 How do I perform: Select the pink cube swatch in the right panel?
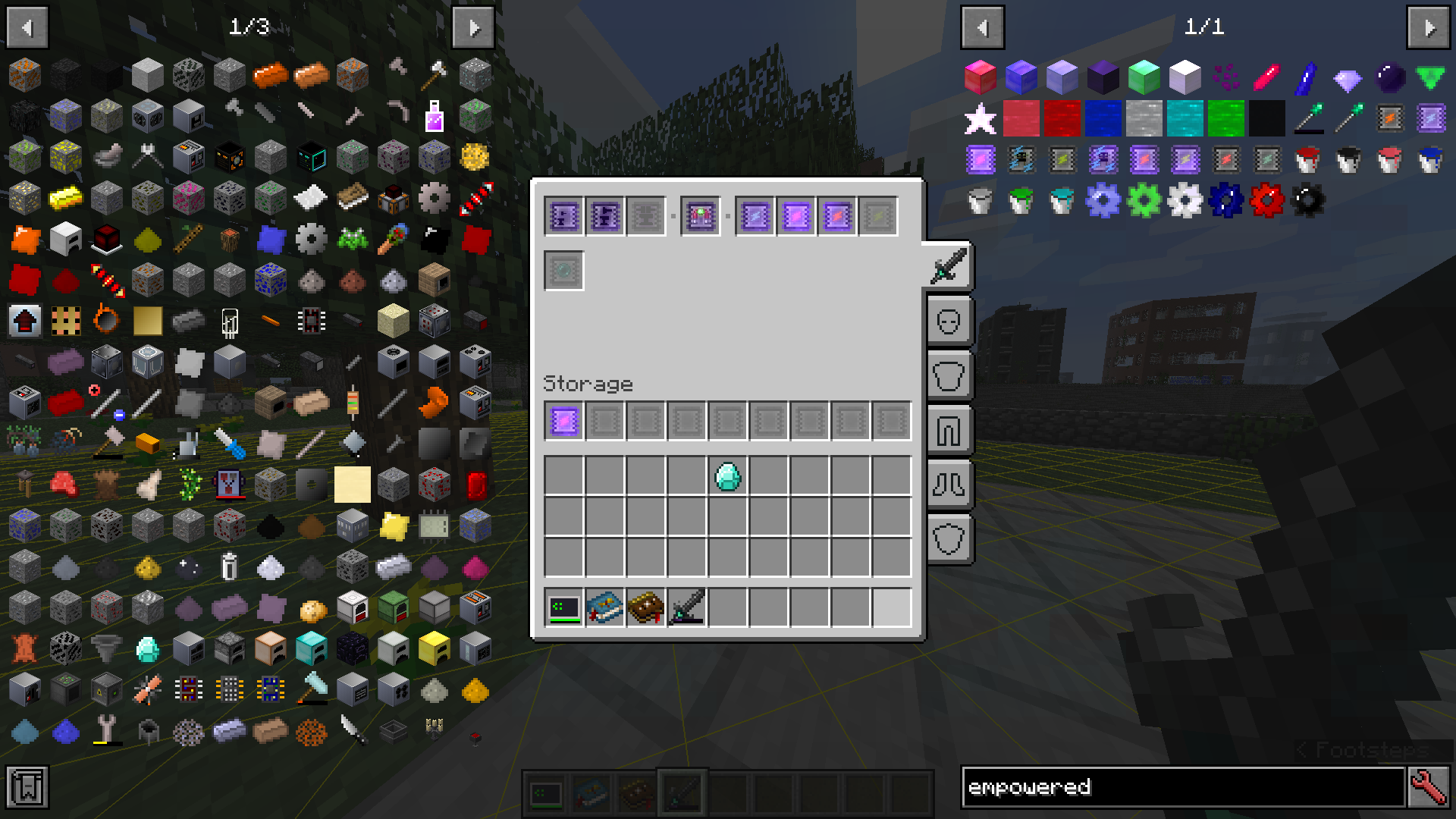[x=981, y=77]
